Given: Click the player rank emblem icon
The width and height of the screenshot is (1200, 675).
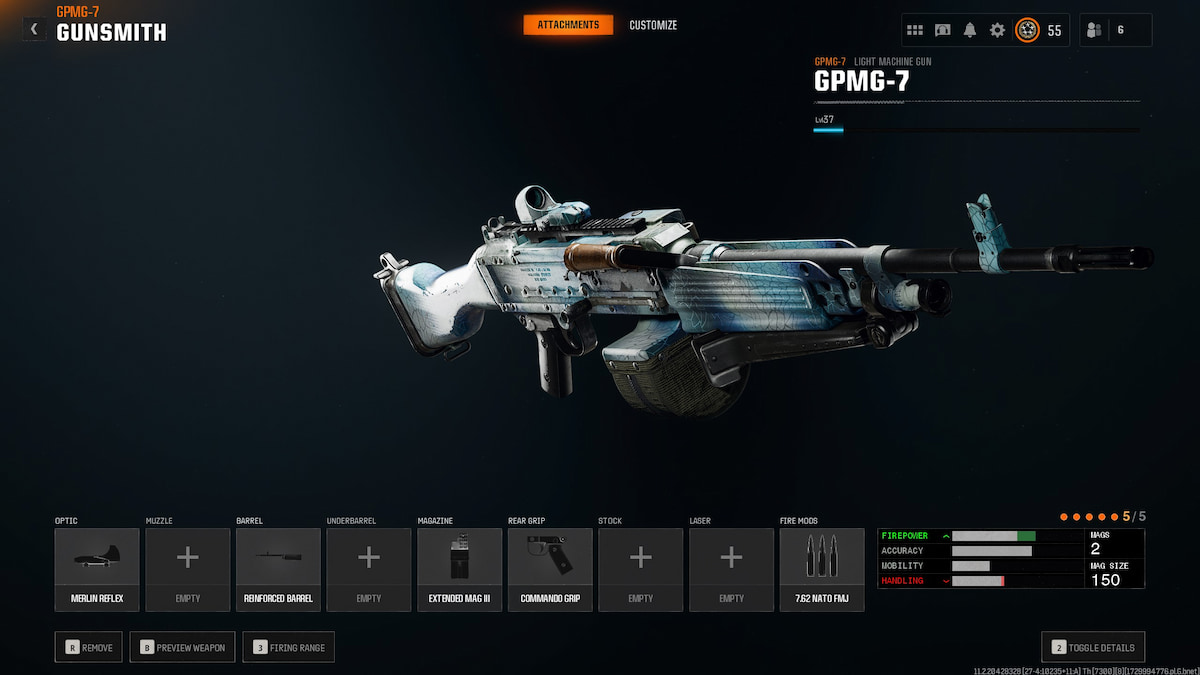Looking at the screenshot, I should tap(1027, 30).
